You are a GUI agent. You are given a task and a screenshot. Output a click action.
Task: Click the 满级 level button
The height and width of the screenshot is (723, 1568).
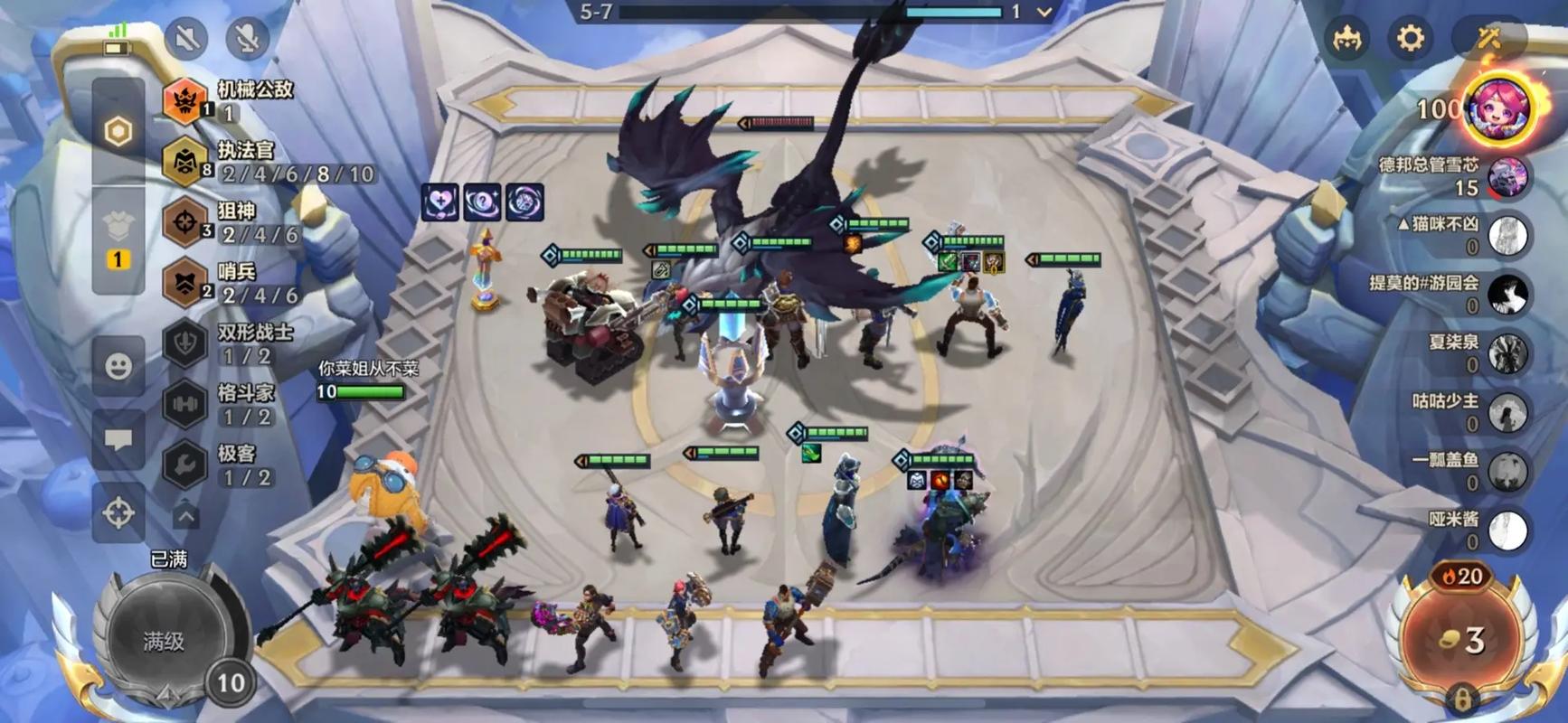164,641
